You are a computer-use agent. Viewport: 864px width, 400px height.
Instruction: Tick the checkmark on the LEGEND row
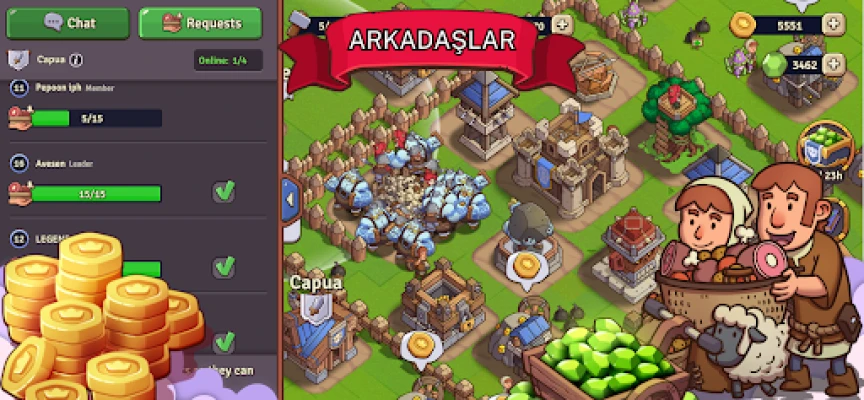224,266
